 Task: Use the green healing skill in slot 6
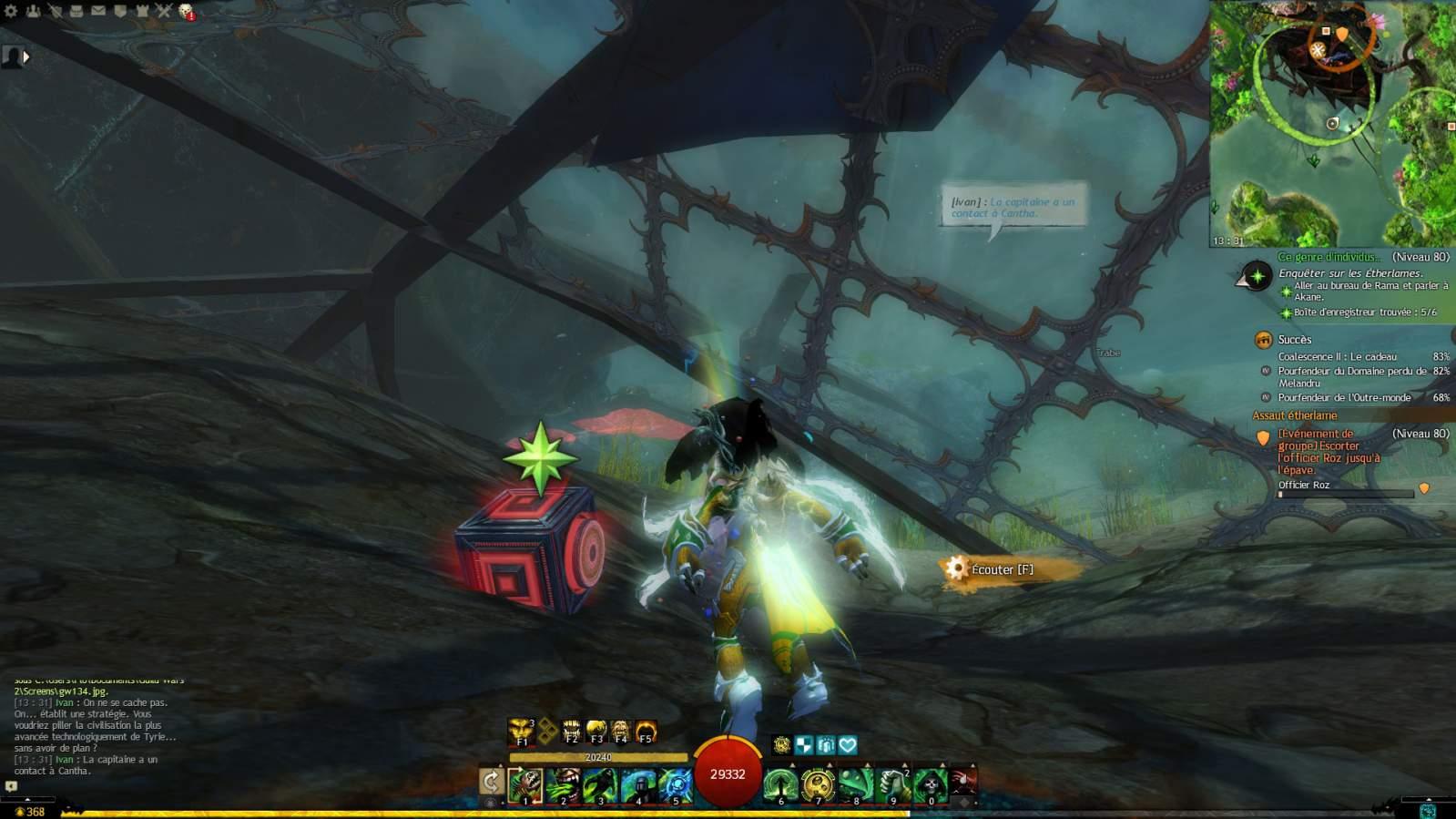click(x=780, y=784)
